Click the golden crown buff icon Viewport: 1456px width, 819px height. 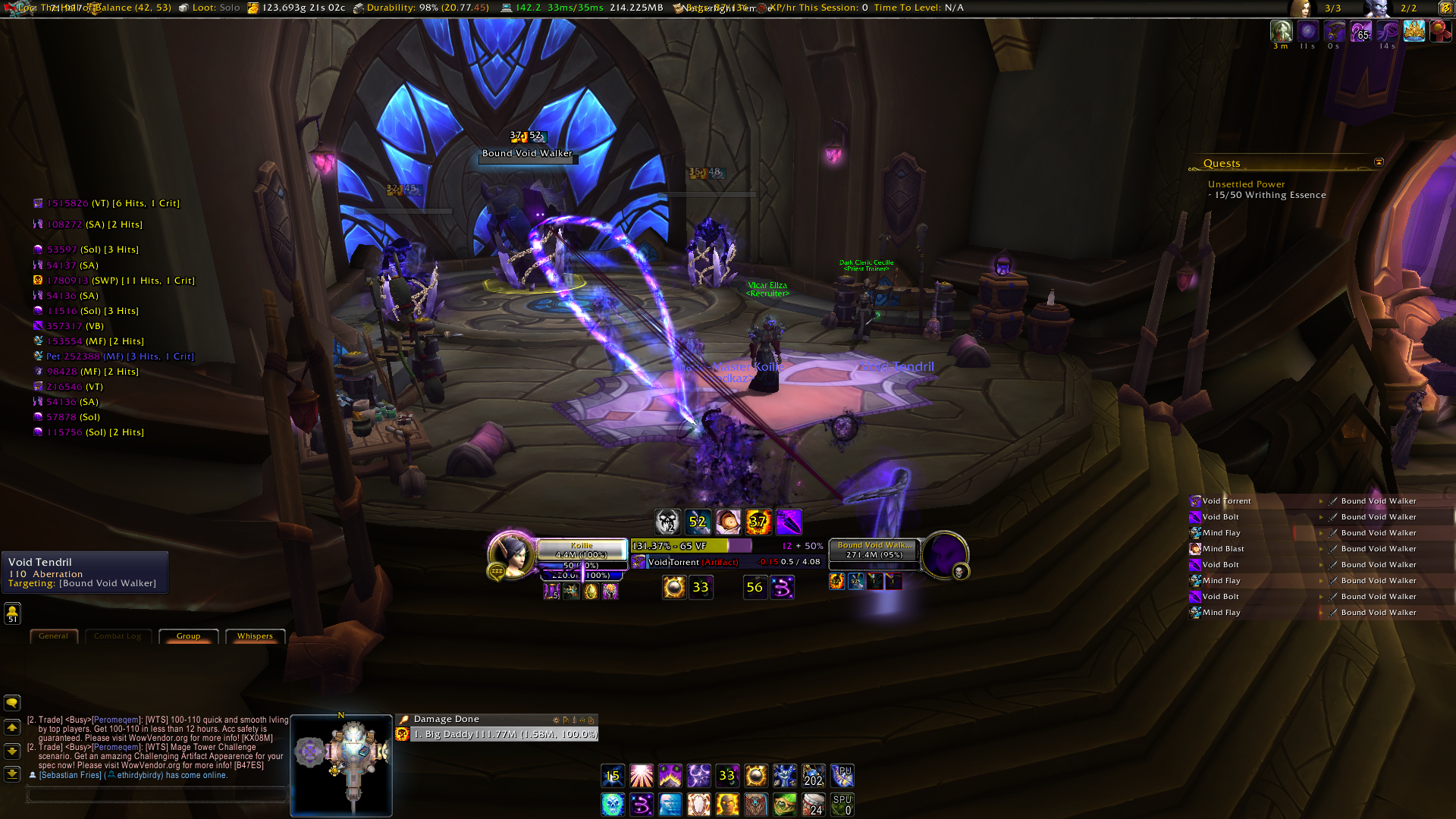point(1414,31)
